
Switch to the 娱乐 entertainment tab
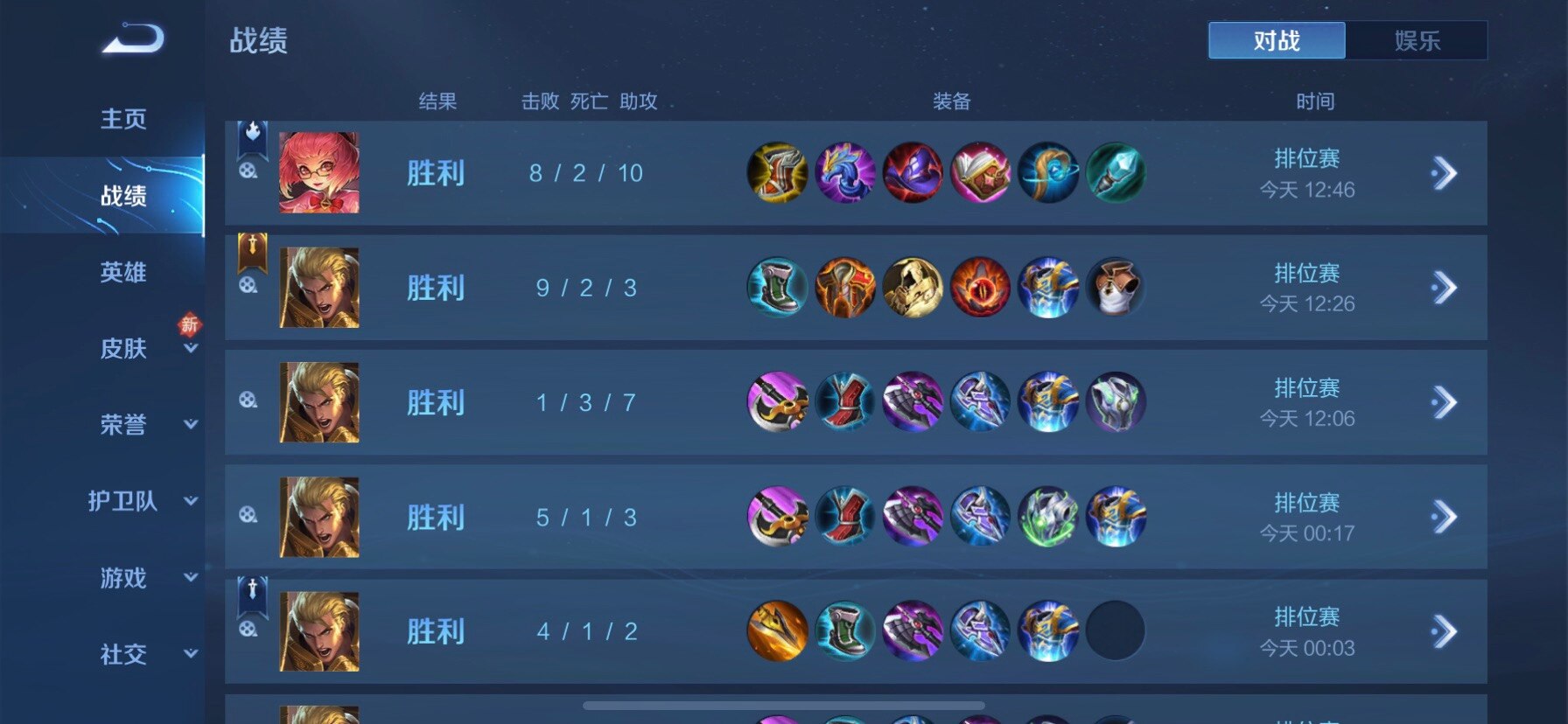(1417, 40)
